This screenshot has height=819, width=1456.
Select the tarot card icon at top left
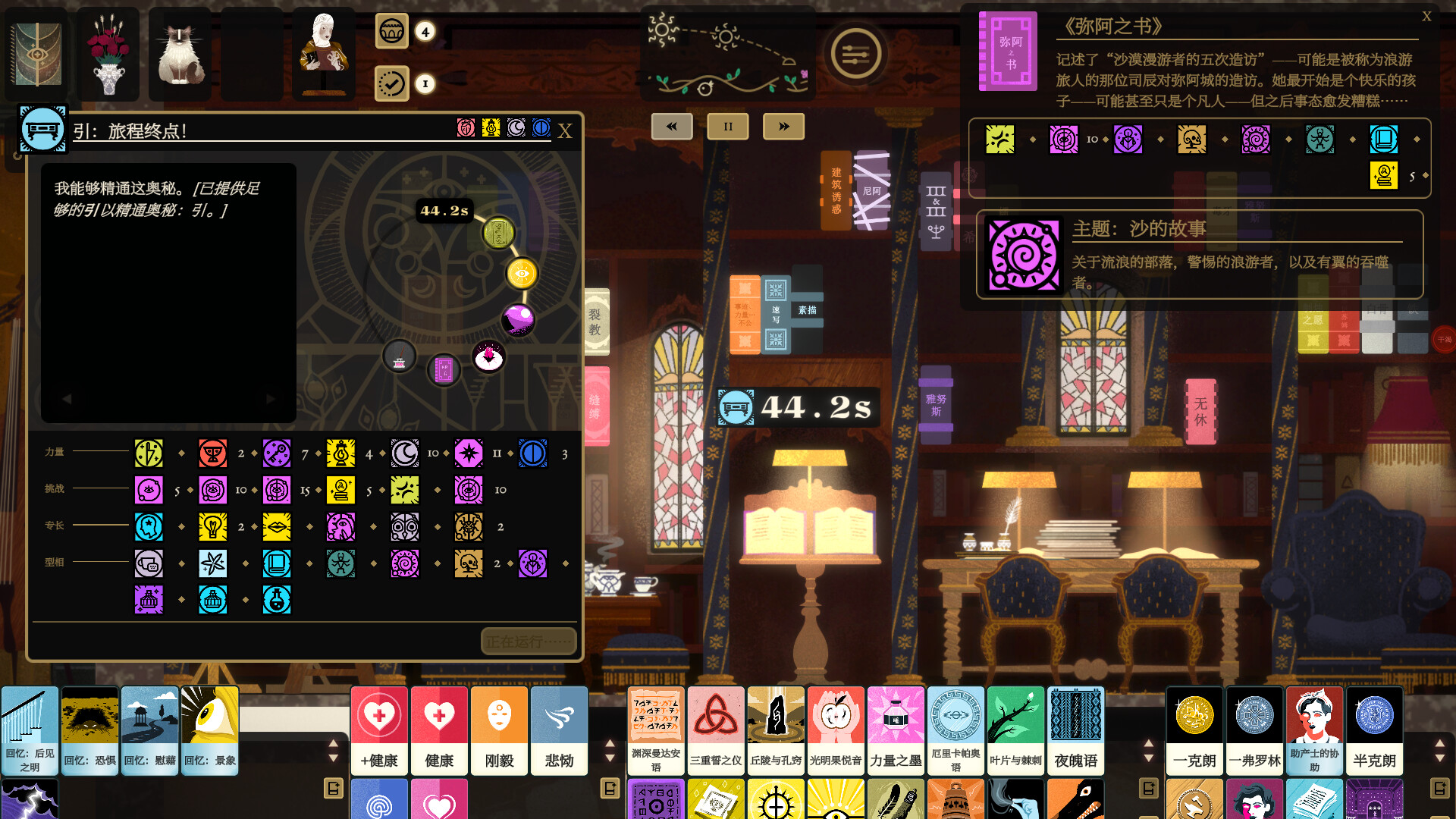pos(36,54)
